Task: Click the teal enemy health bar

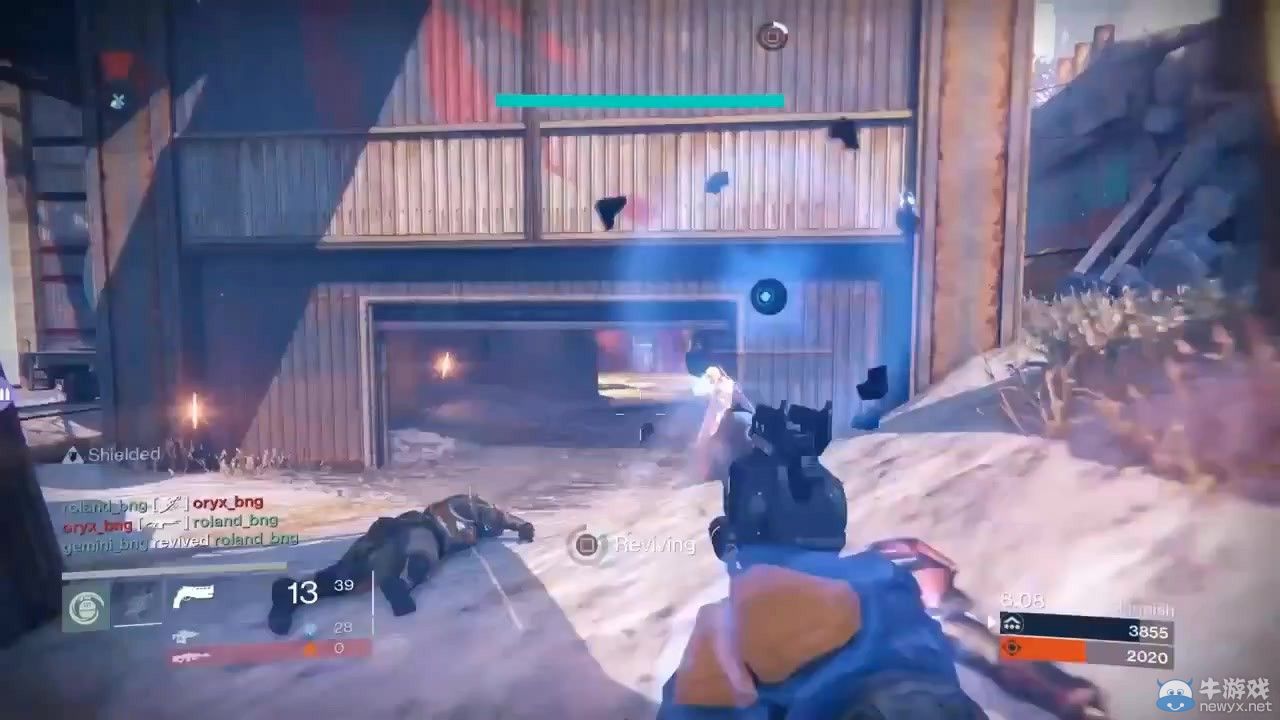Action: pyautogui.click(x=640, y=100)
